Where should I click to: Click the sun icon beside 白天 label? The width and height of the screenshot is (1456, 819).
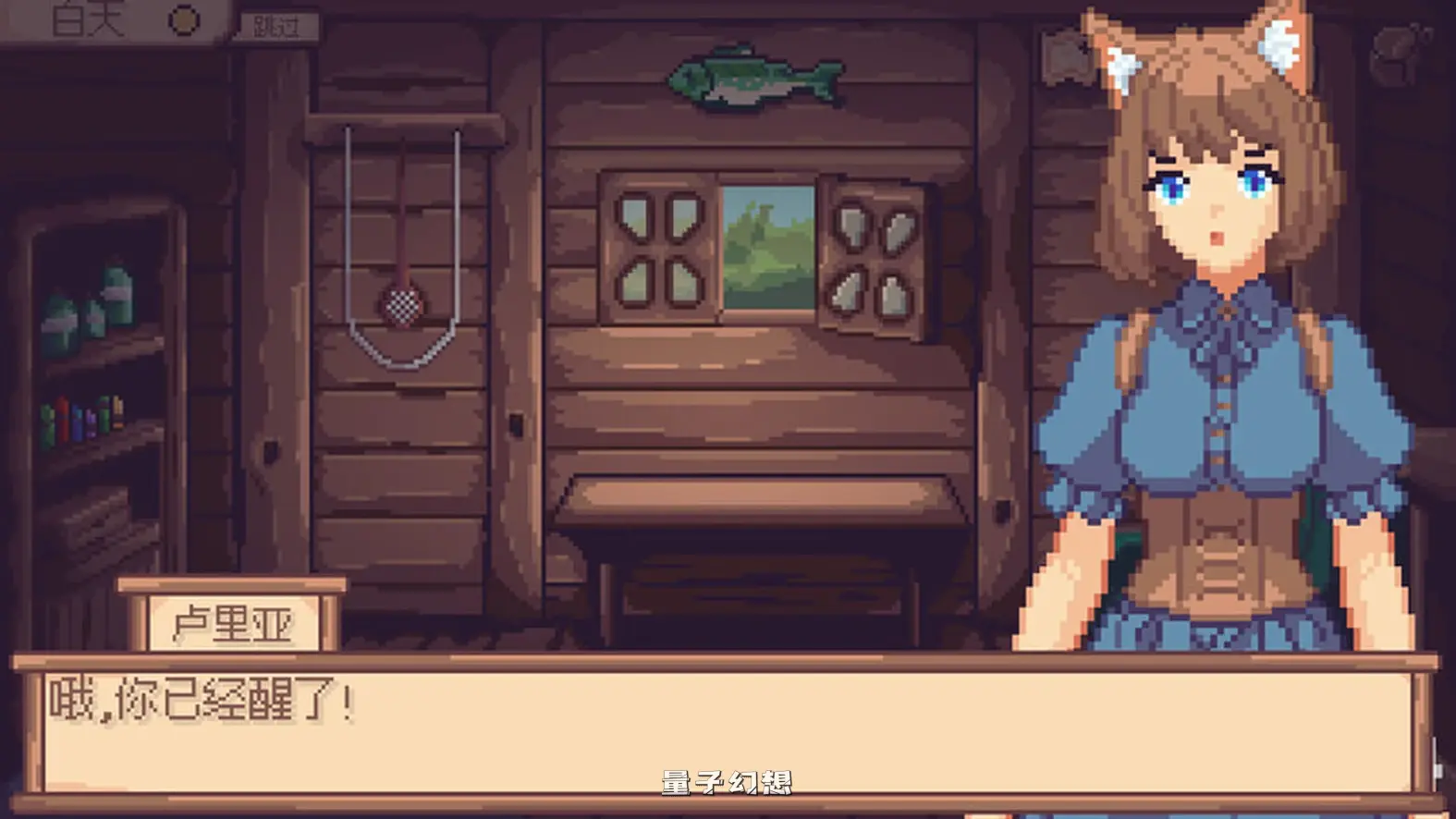point(182,20)
